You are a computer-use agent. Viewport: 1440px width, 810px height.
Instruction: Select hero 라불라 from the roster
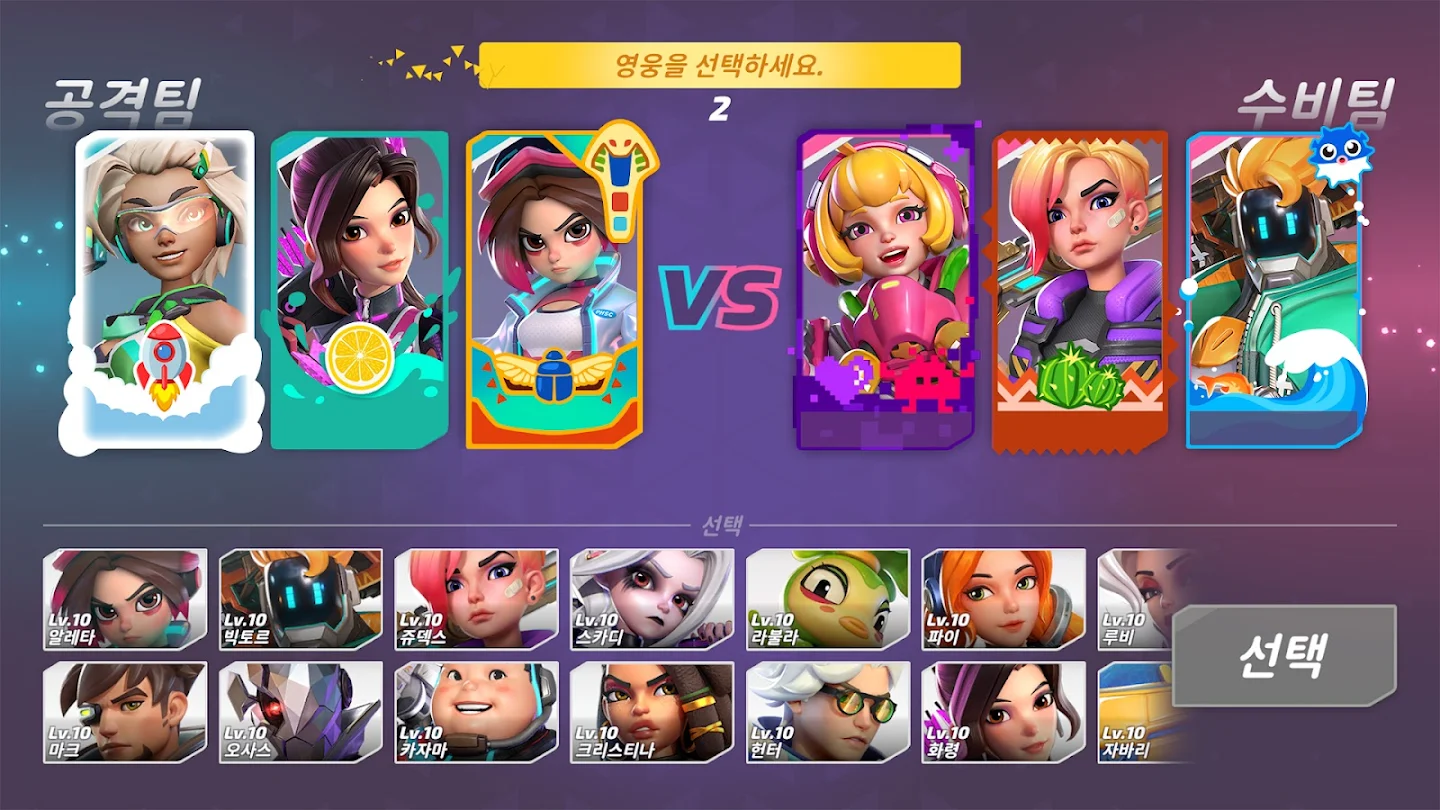(x=828, y=600)
